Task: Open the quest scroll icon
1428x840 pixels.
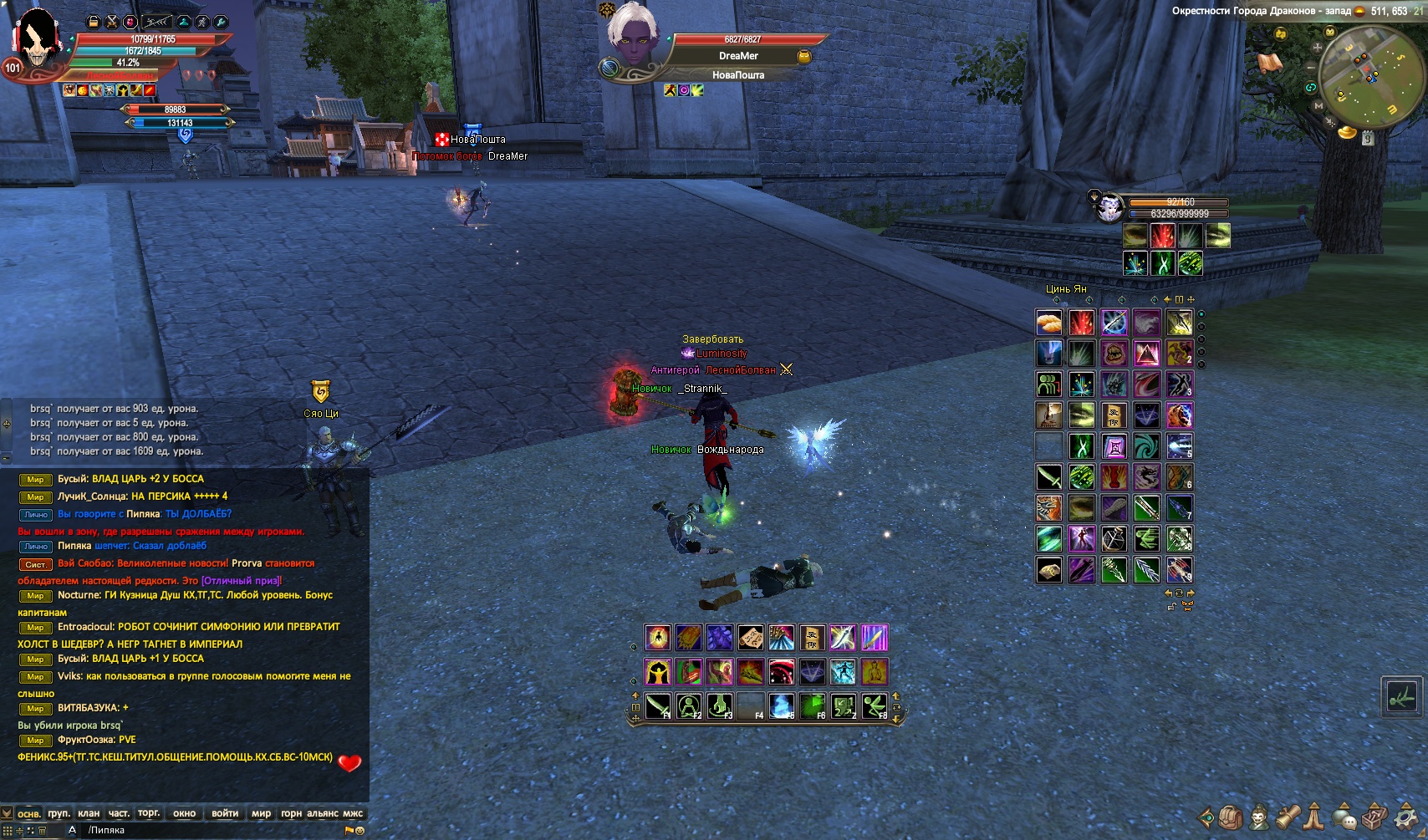Action: click(x=1287, y=817)
